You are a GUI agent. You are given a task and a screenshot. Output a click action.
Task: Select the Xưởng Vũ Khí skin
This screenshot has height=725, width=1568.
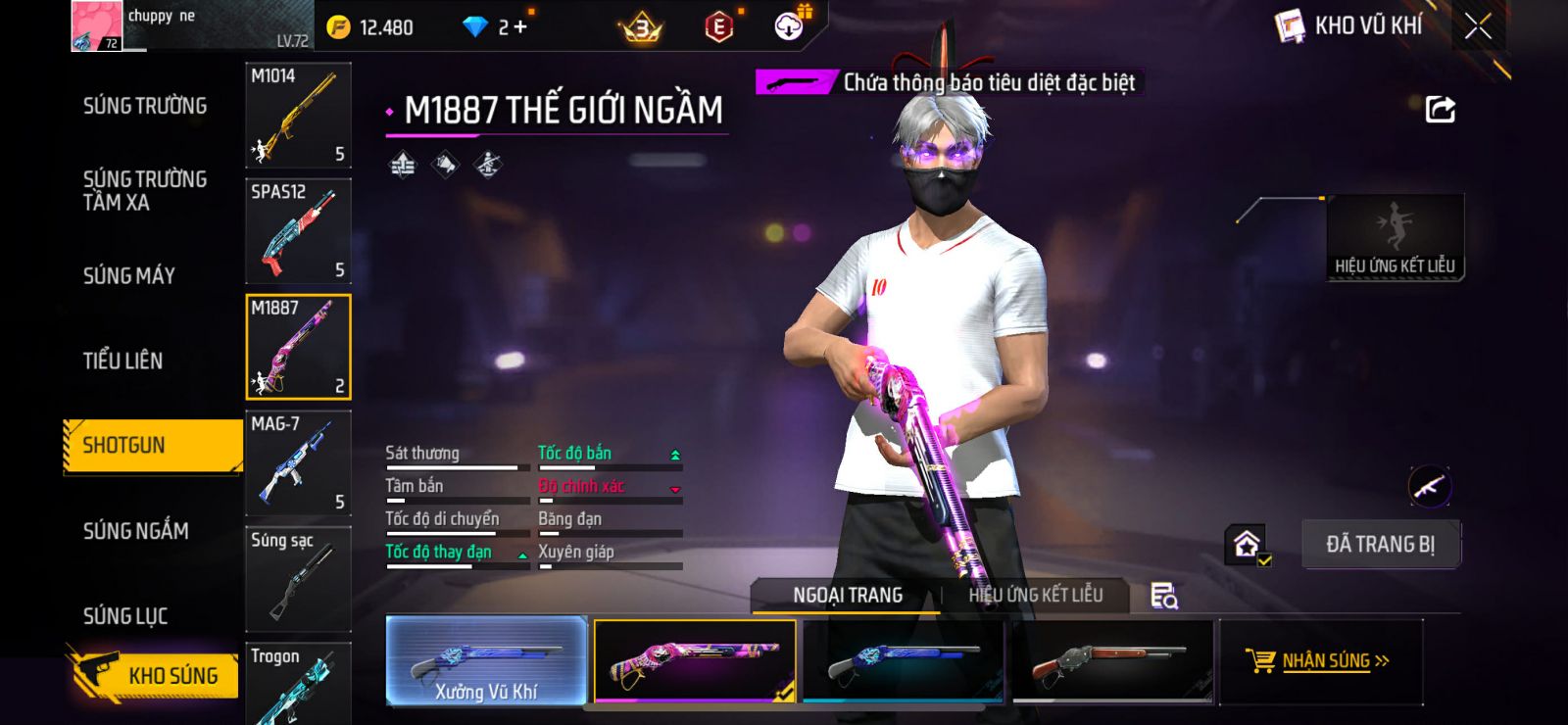pyautogui.click(x=487, y=661)
